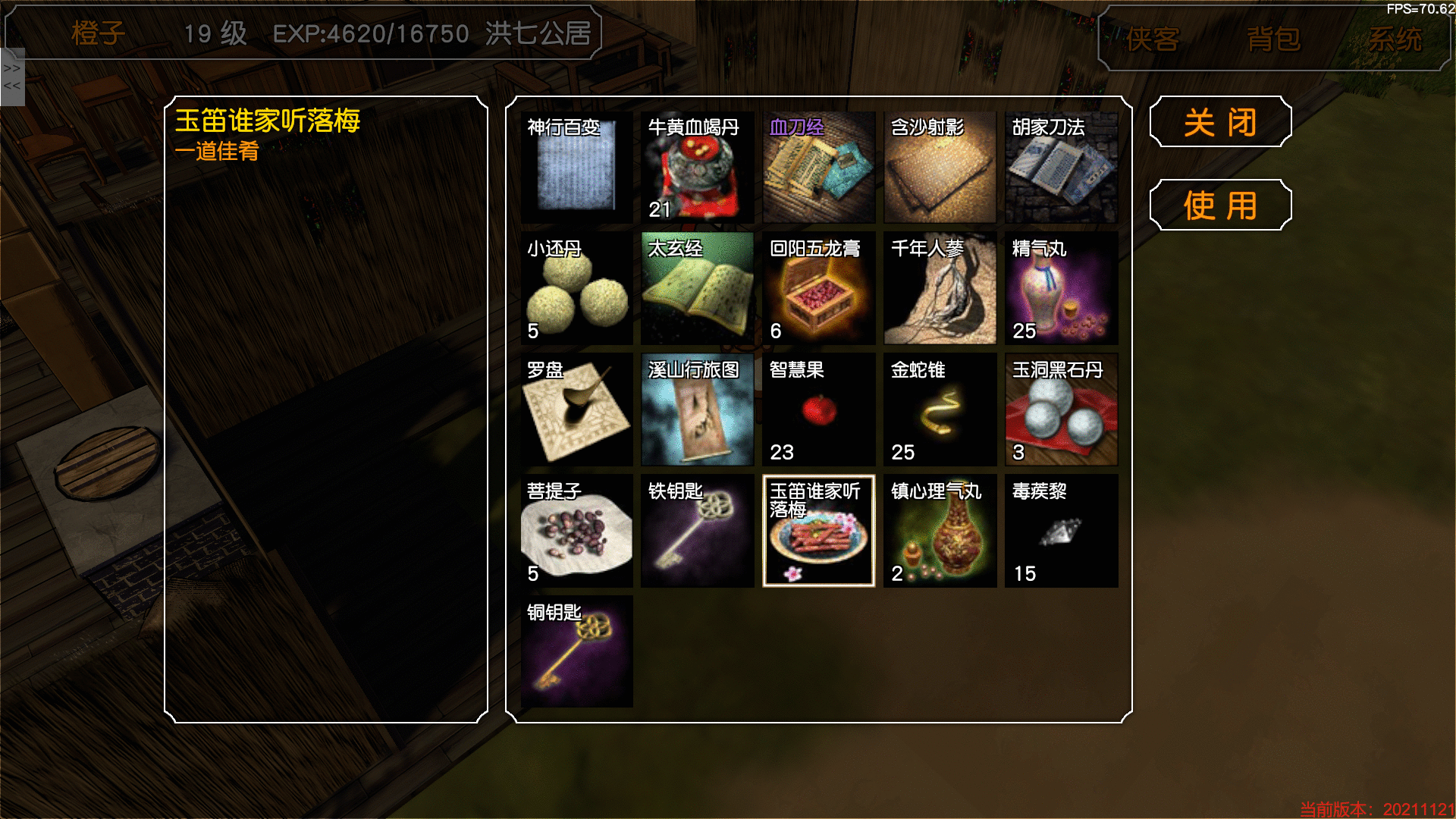
Task: Select the 神行百变 scroll item
Action: 576,168
